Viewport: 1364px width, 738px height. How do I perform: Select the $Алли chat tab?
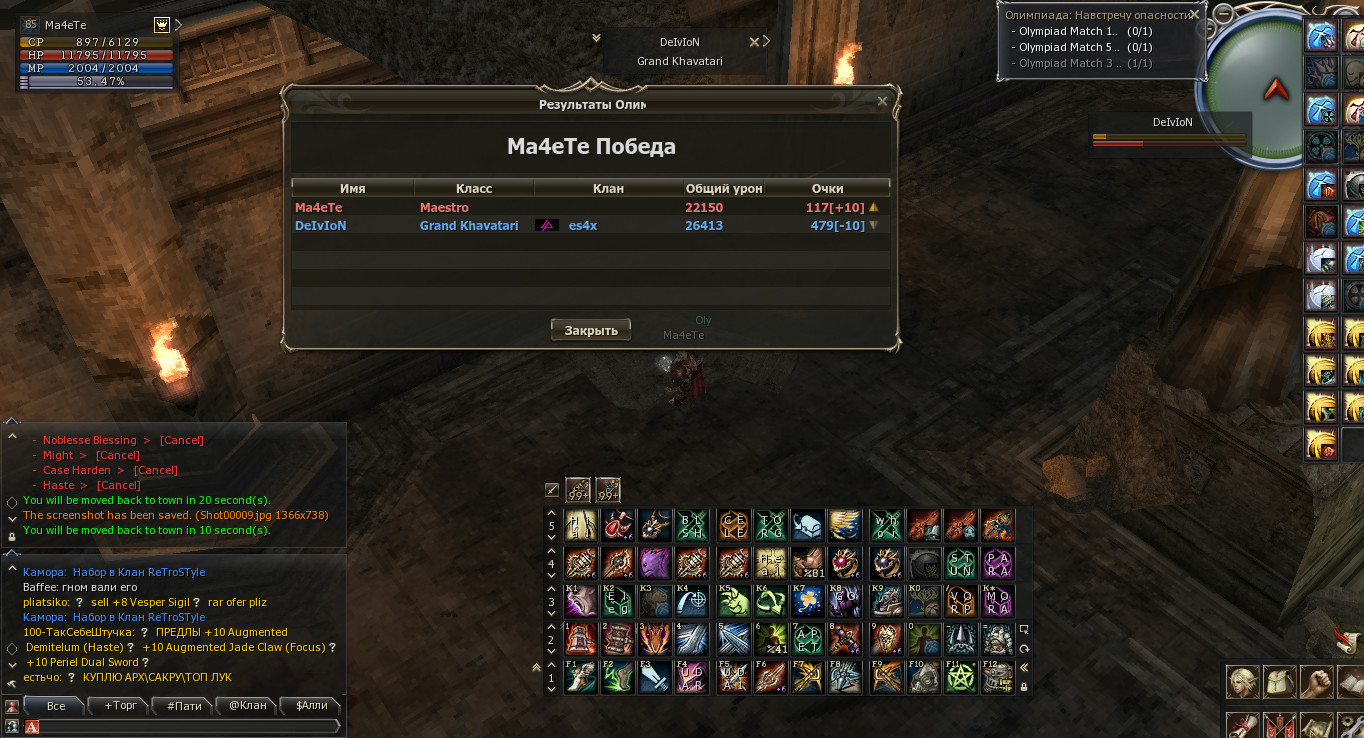(312, 705)
